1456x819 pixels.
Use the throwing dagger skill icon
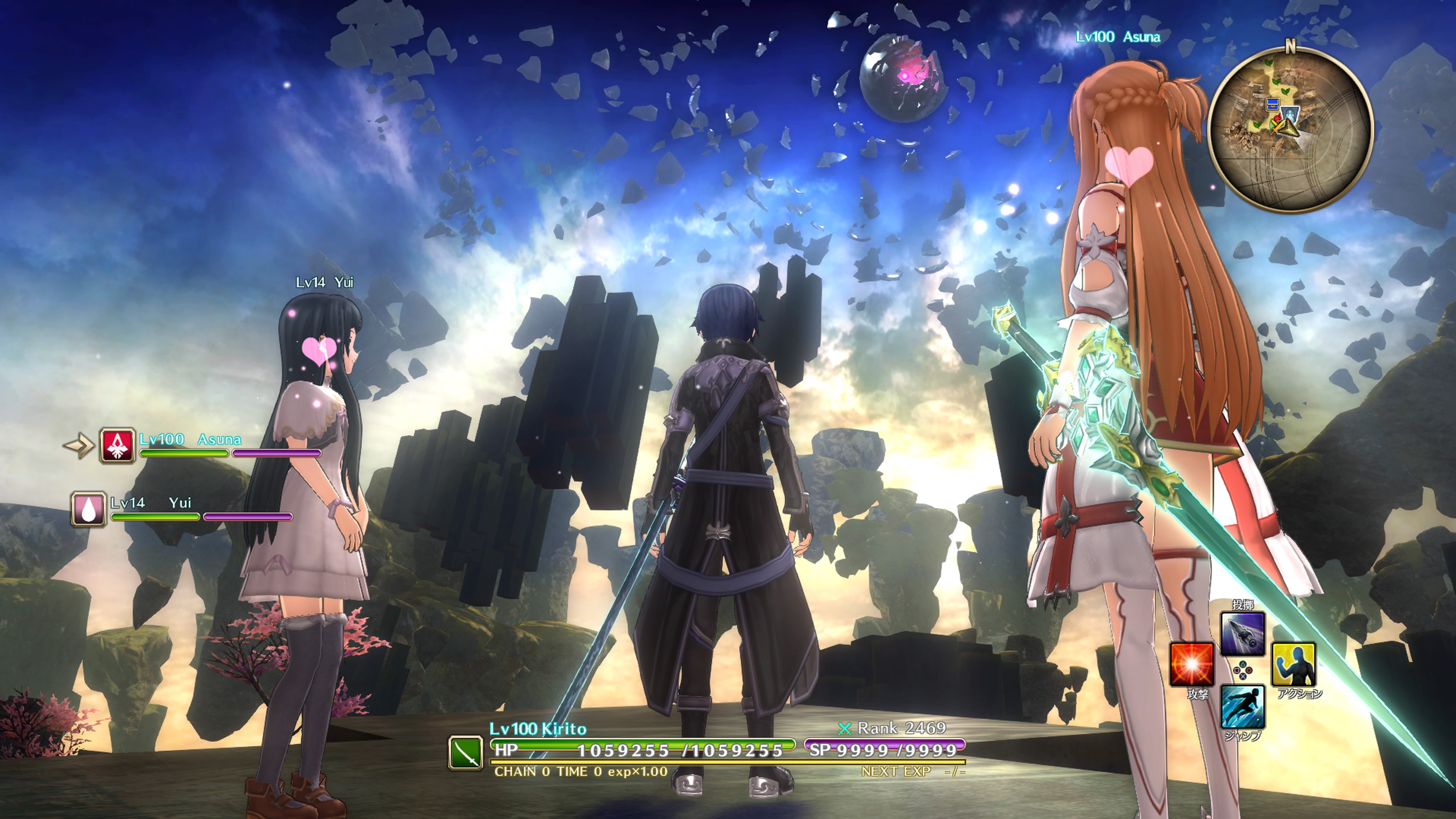click(1243, 634)
